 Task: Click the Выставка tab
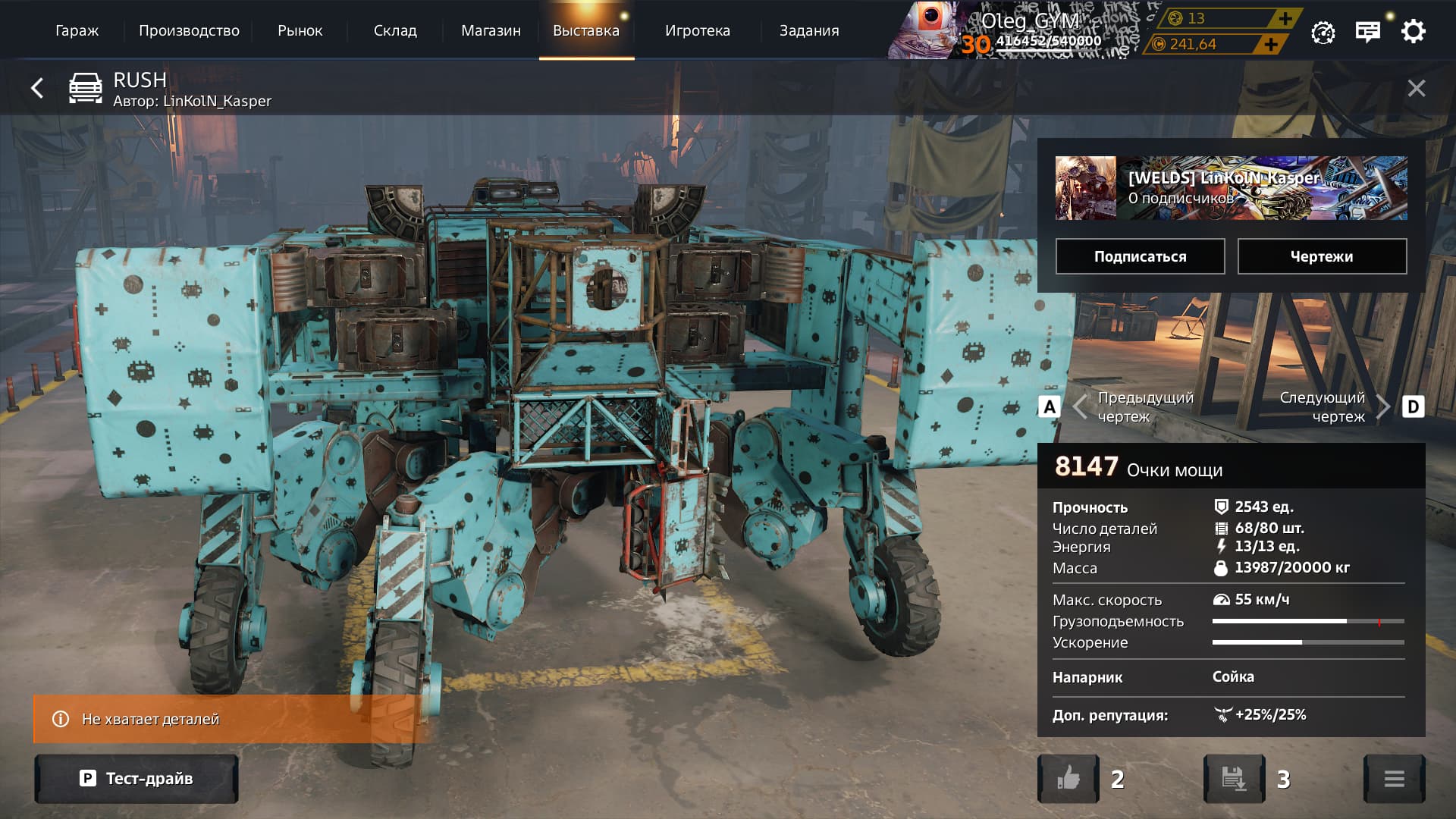(x=586, y=31)
